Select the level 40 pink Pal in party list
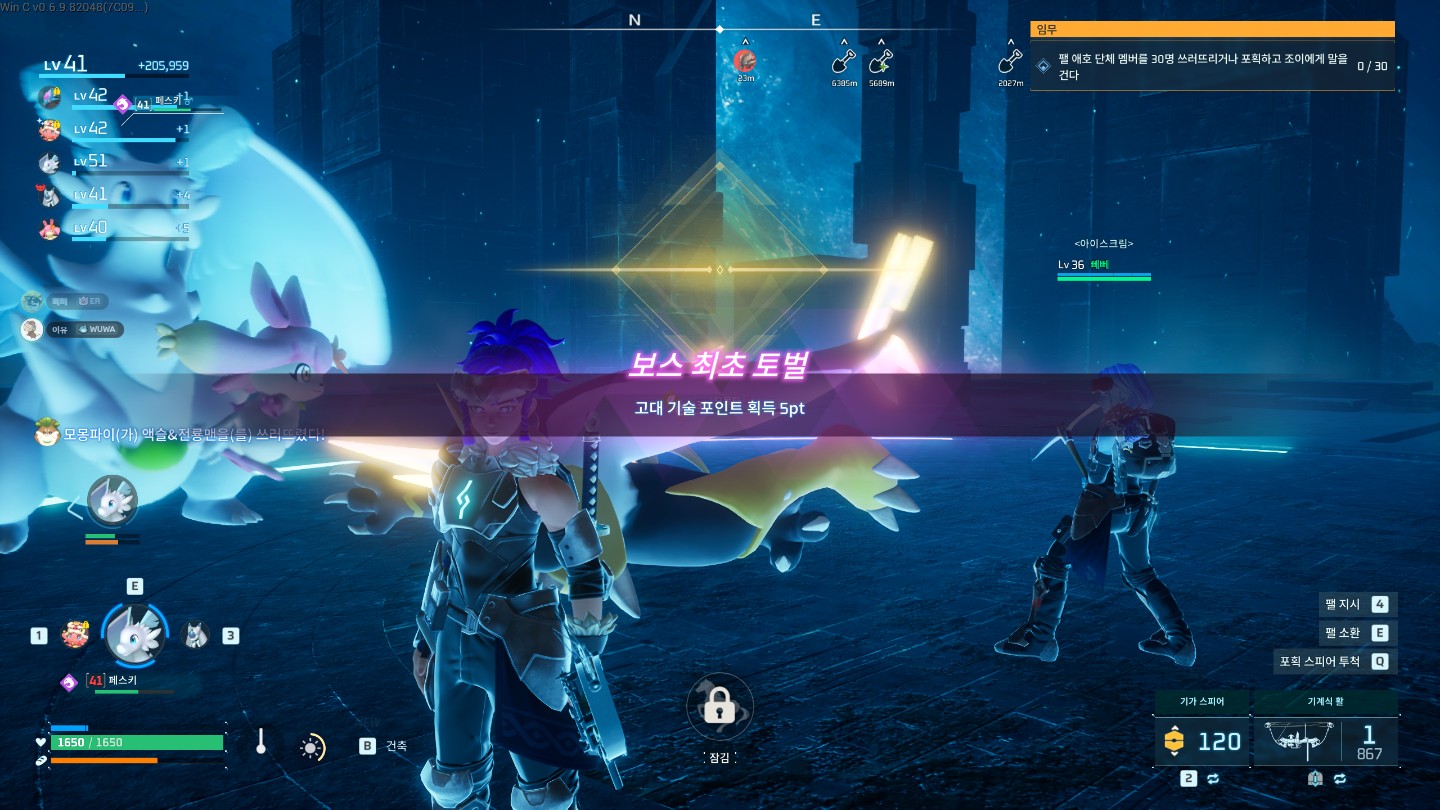This screenshot has width=1440, height=810. point(50,228)
